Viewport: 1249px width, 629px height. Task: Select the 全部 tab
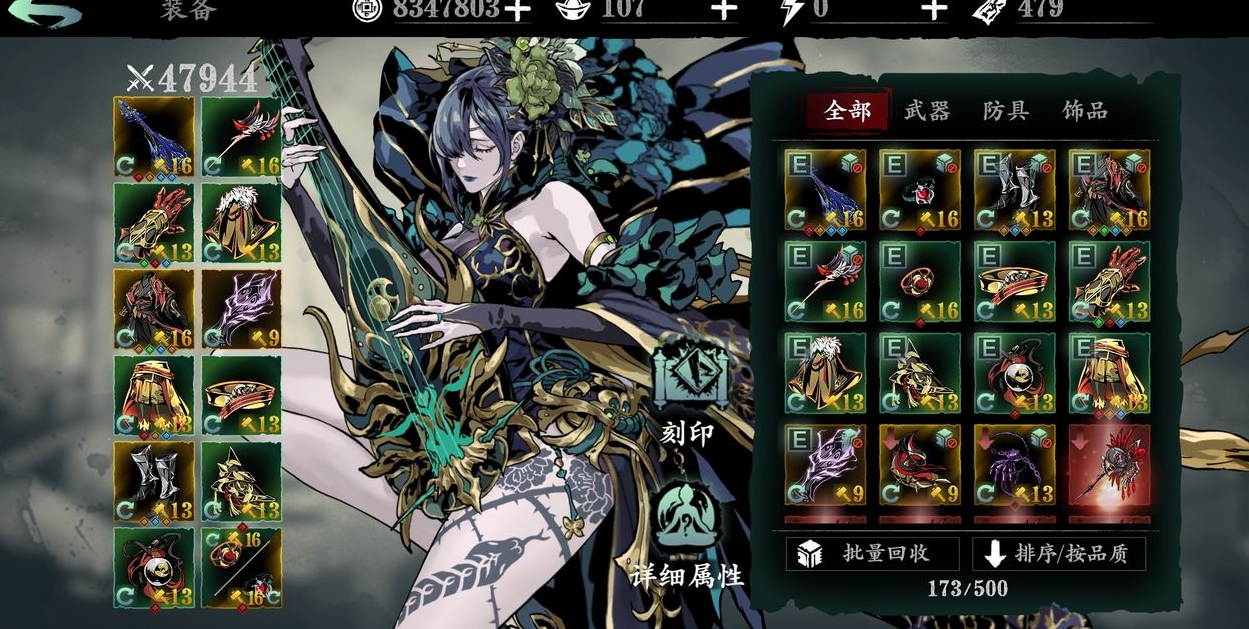tap(847, 111)
